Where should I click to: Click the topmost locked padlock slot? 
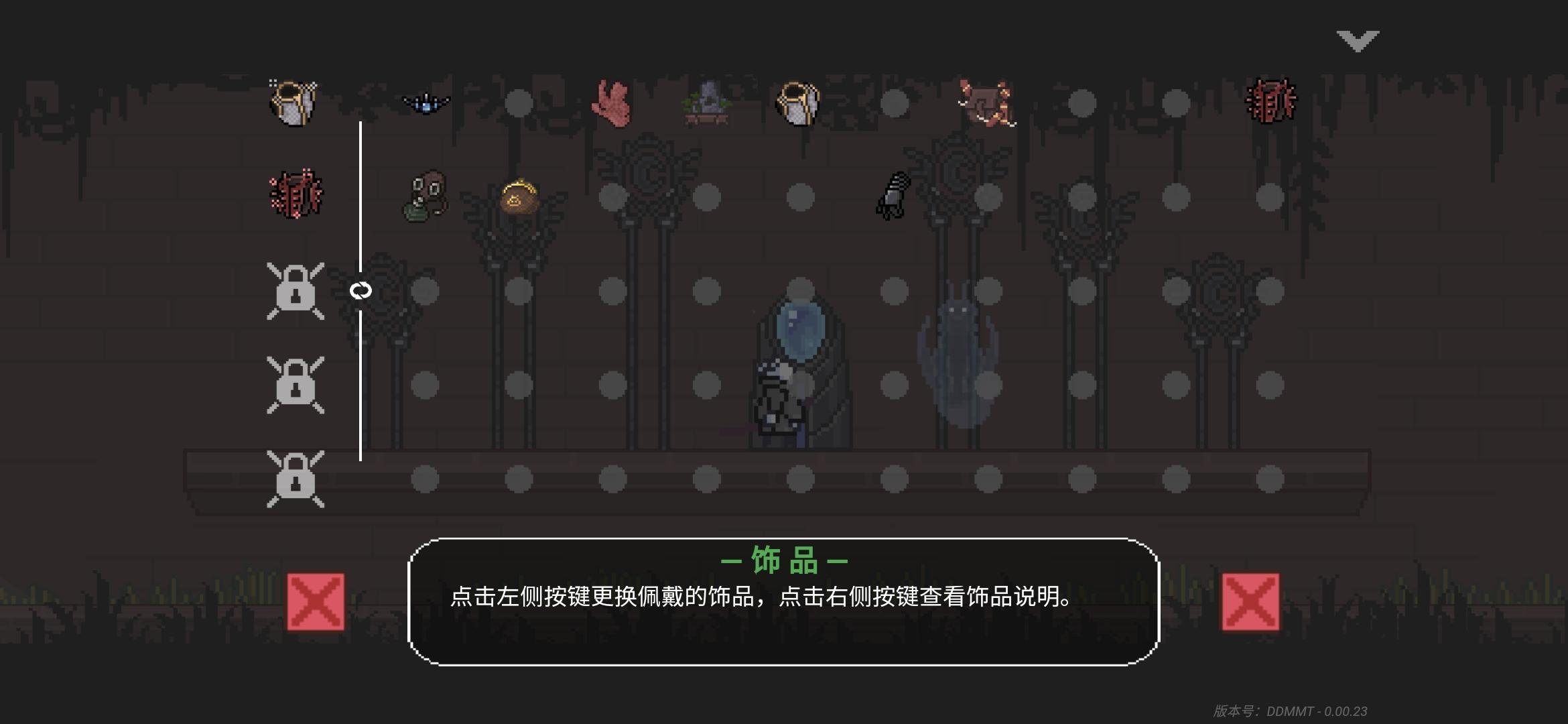pos(296,291)
